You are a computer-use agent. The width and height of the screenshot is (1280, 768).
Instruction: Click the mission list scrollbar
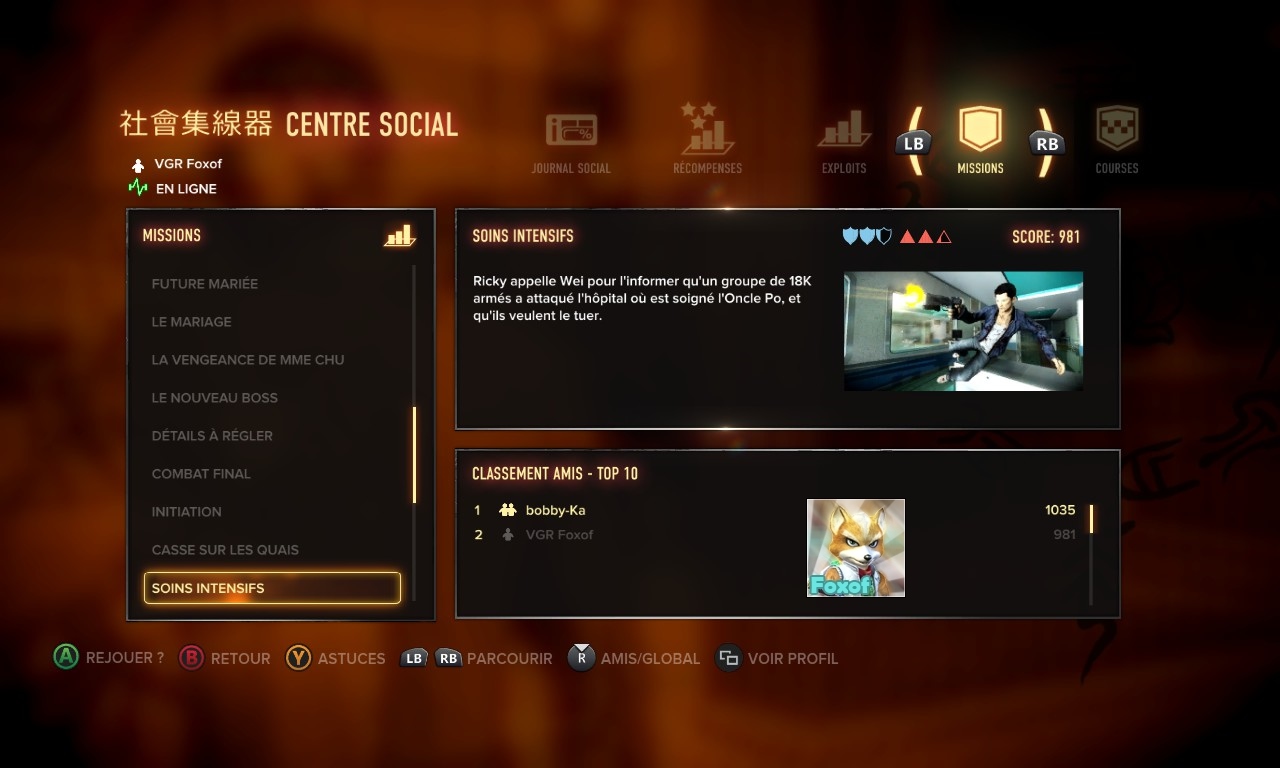[x=414, y=455]
